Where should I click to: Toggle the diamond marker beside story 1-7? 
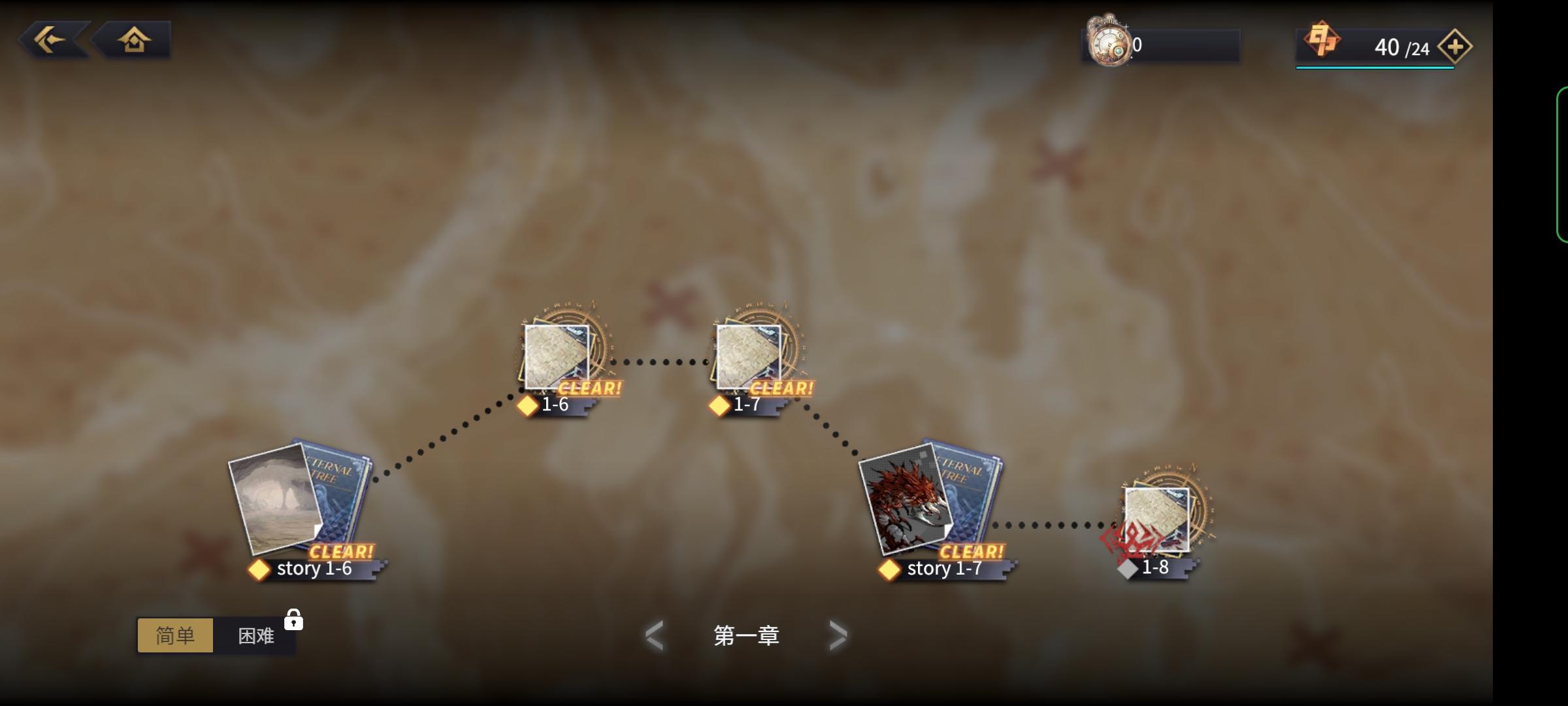890,569
